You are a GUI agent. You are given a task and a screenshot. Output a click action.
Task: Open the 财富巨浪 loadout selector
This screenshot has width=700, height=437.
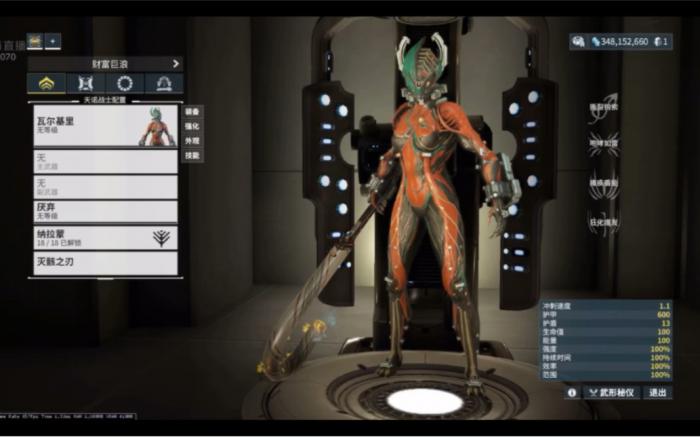(x=107, y=63)
